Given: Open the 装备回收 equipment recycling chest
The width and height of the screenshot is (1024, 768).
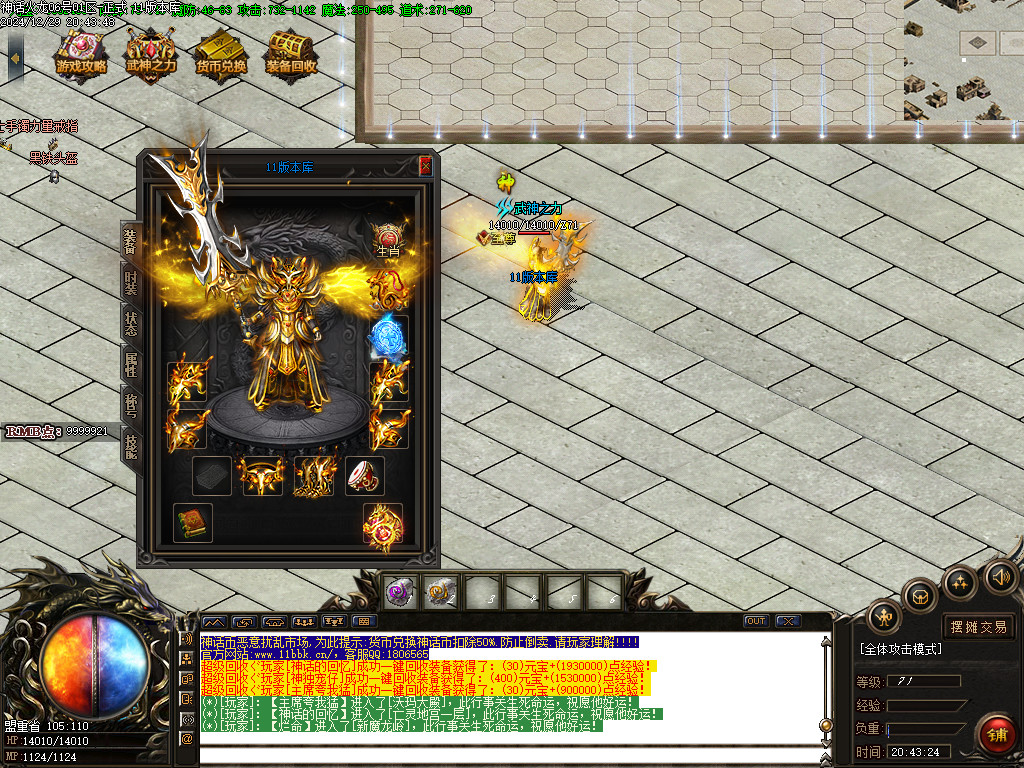Looking at the screenshot, I should click(291, 53).
